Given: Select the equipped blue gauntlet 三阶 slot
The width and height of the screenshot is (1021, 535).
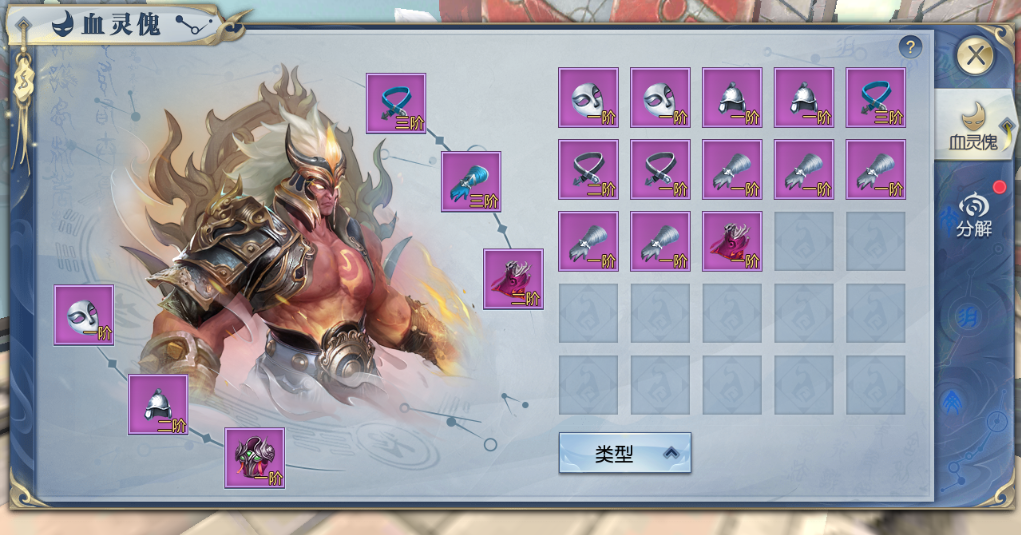Looking at the screenshot, I should tap(471, 181).
